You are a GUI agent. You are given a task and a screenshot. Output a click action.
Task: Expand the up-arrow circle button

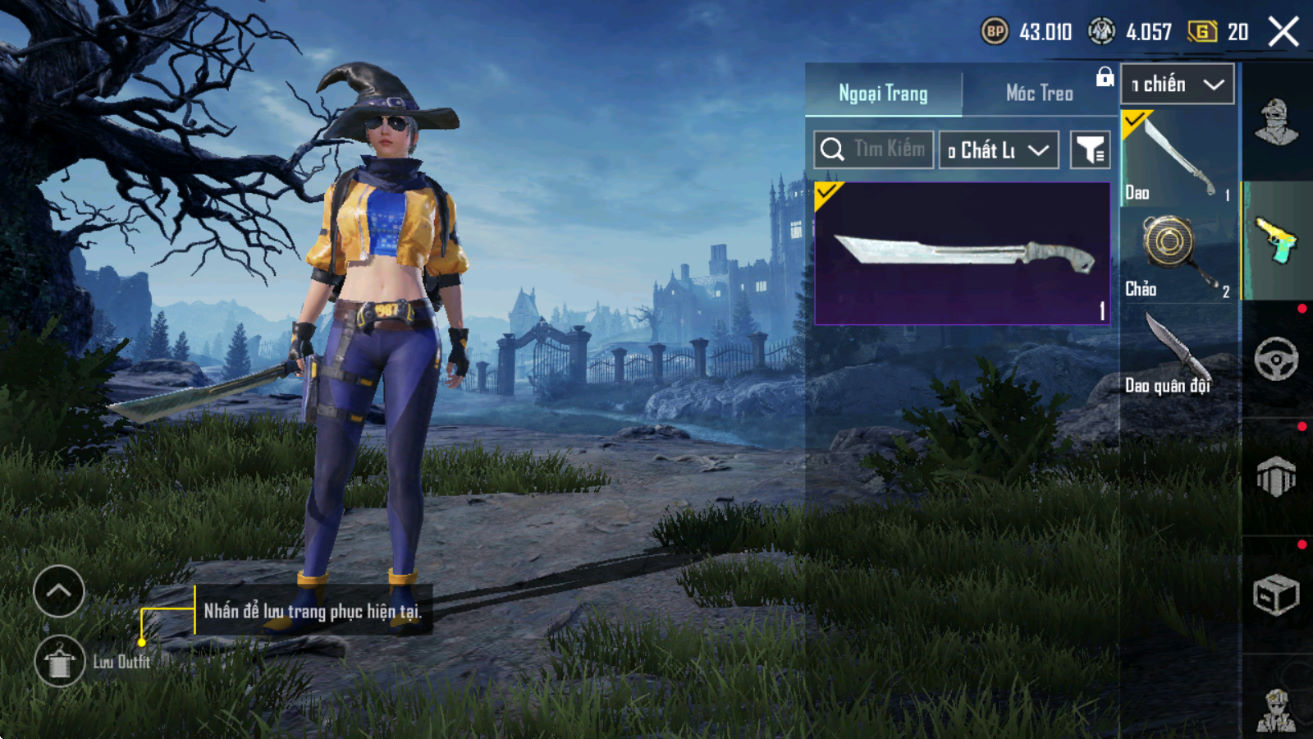pos(58,592)
